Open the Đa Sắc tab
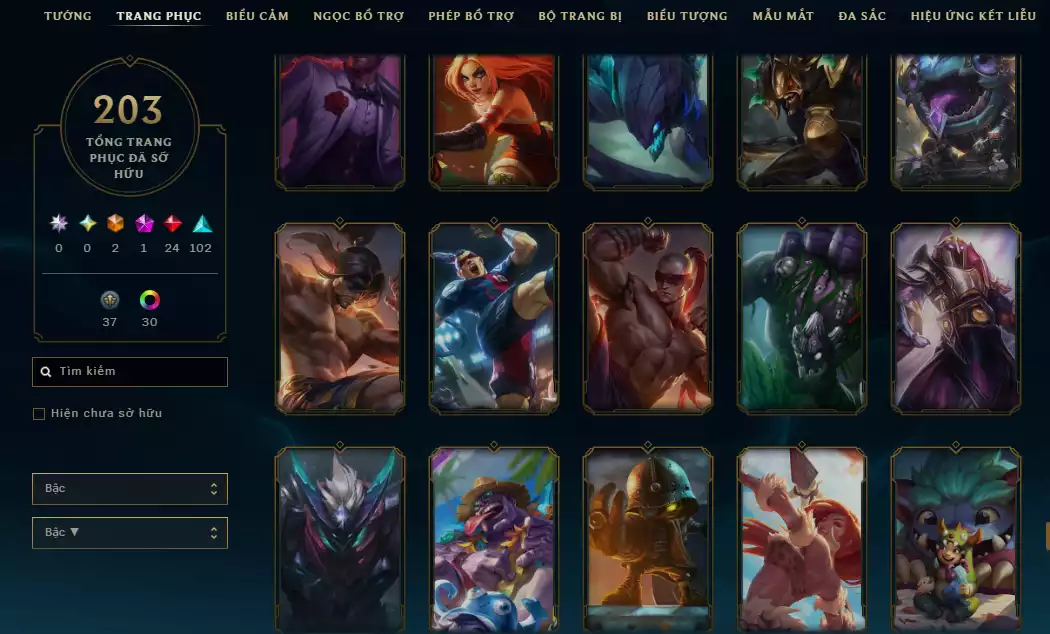The width and height of the screenshot is (1050, 634). tap(862, 16)
